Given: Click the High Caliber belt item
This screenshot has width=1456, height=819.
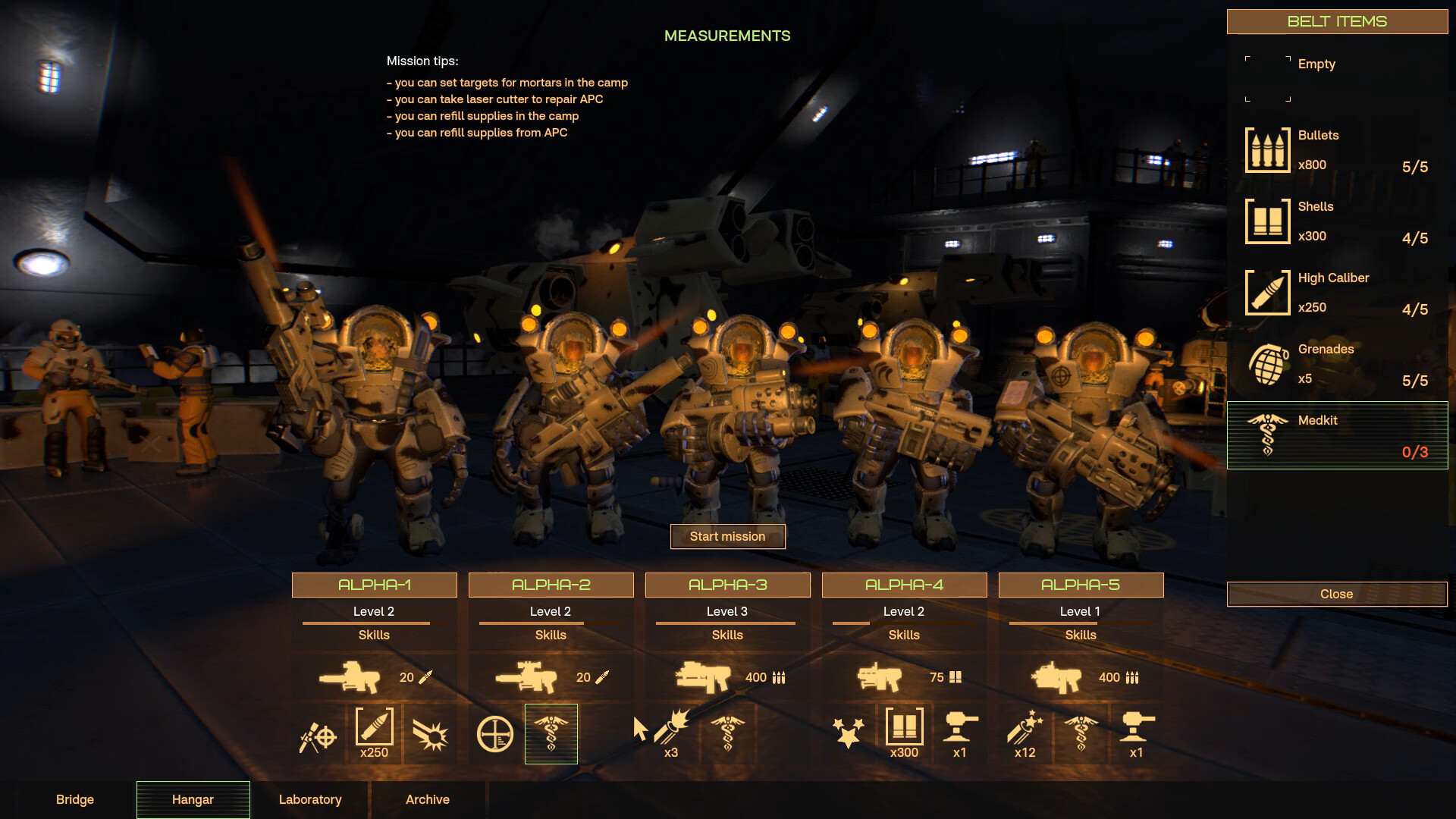Looking at the screenshot, I should click(1337, 293).
